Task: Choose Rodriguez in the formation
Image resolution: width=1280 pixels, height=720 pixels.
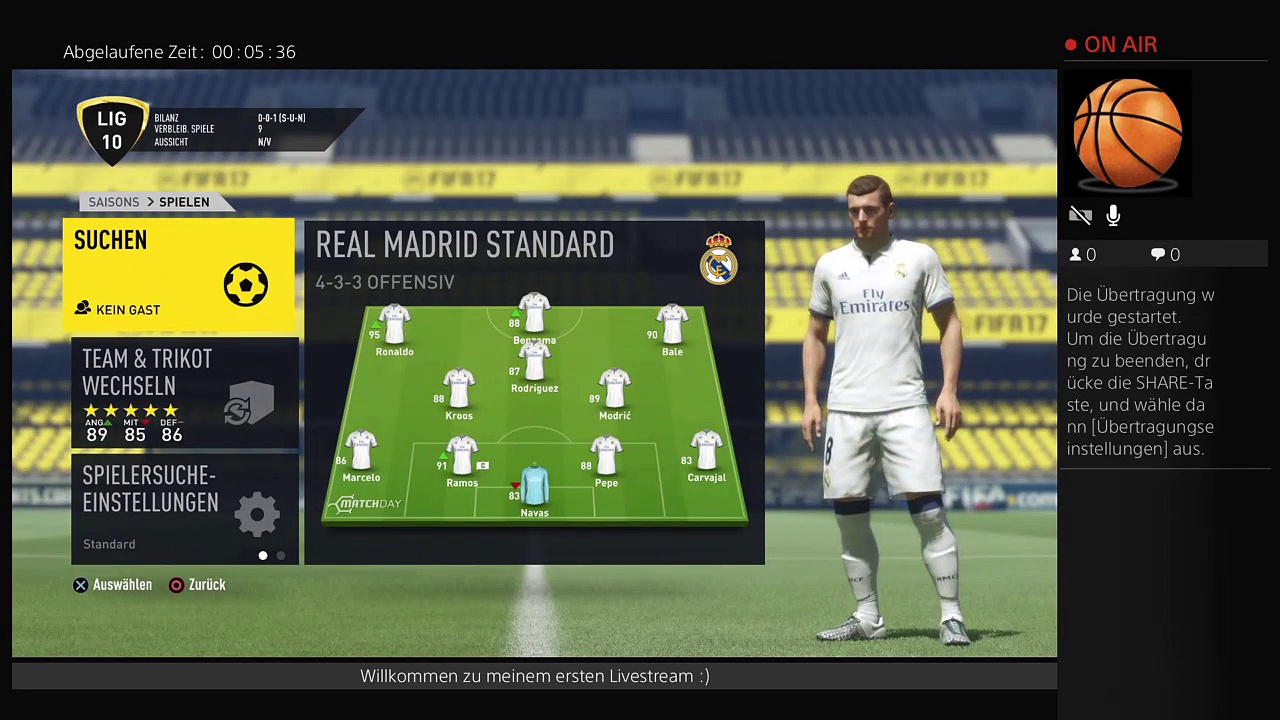Action: (534, 368)
